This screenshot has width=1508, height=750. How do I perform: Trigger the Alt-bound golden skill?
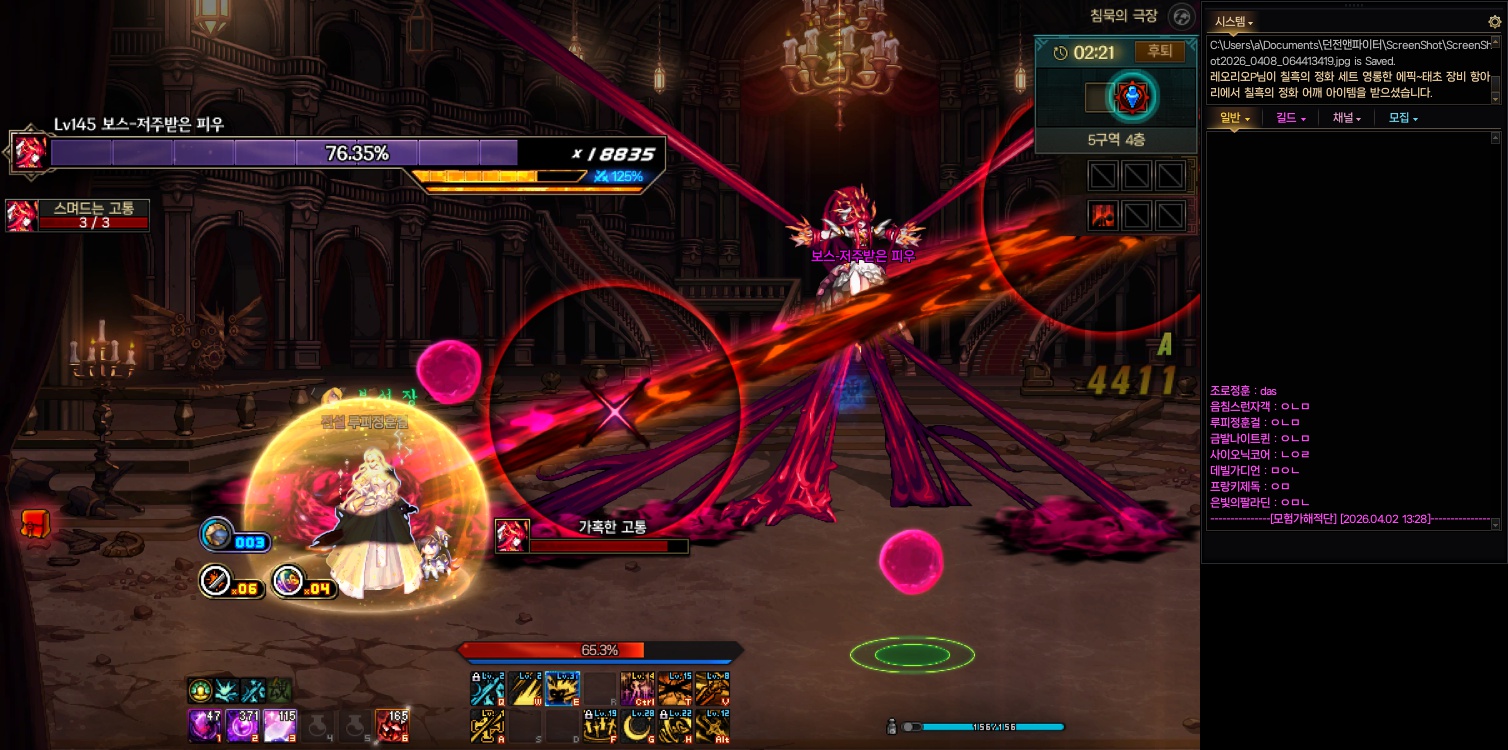712,726
